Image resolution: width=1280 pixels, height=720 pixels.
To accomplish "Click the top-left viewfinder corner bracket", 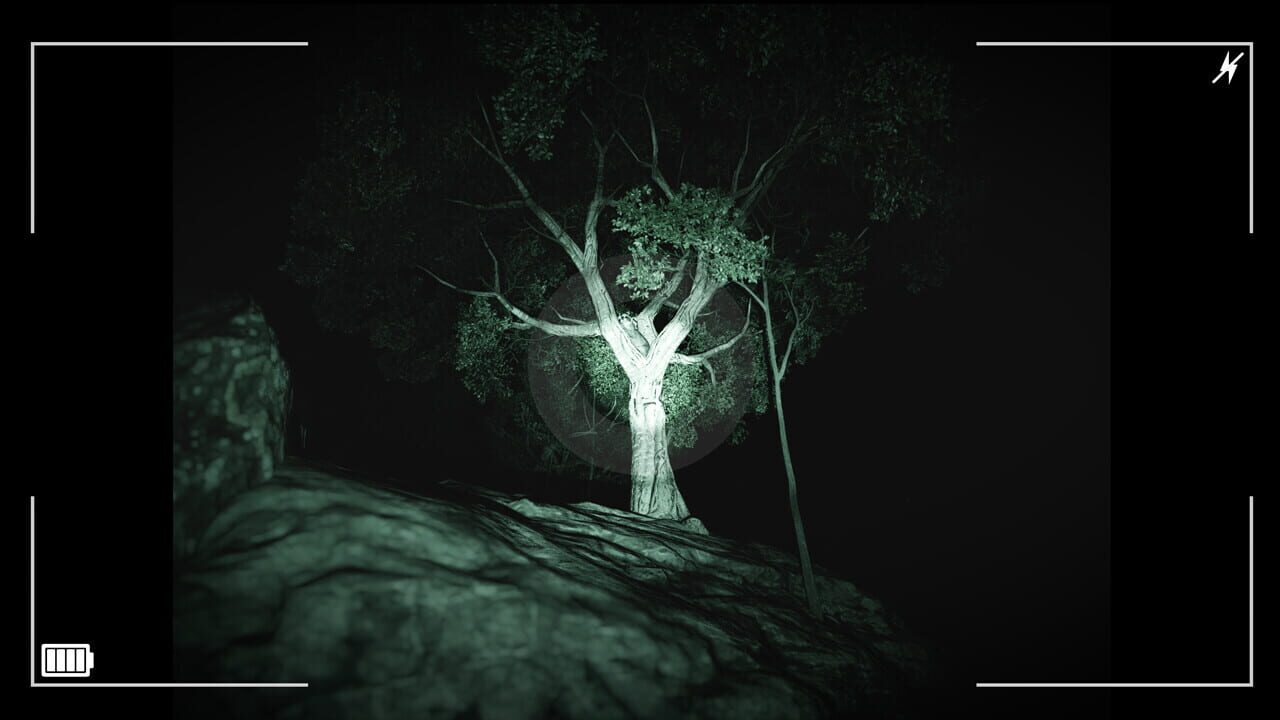I will click(x=34, y=44).
